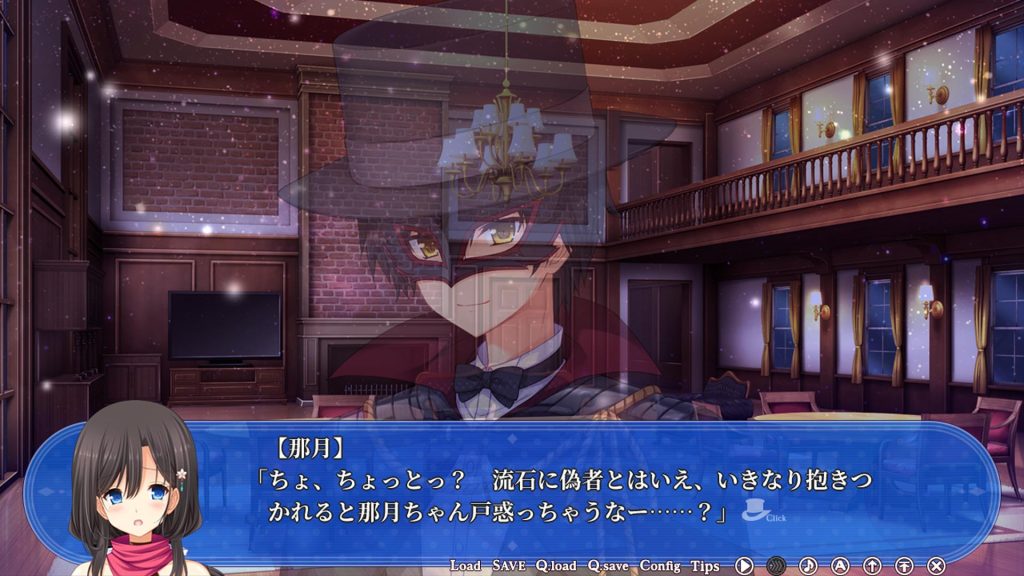The width and height of the screenshot is (1024, 576).
Task: Open the Config settings
Action: (x=660, y=566)
